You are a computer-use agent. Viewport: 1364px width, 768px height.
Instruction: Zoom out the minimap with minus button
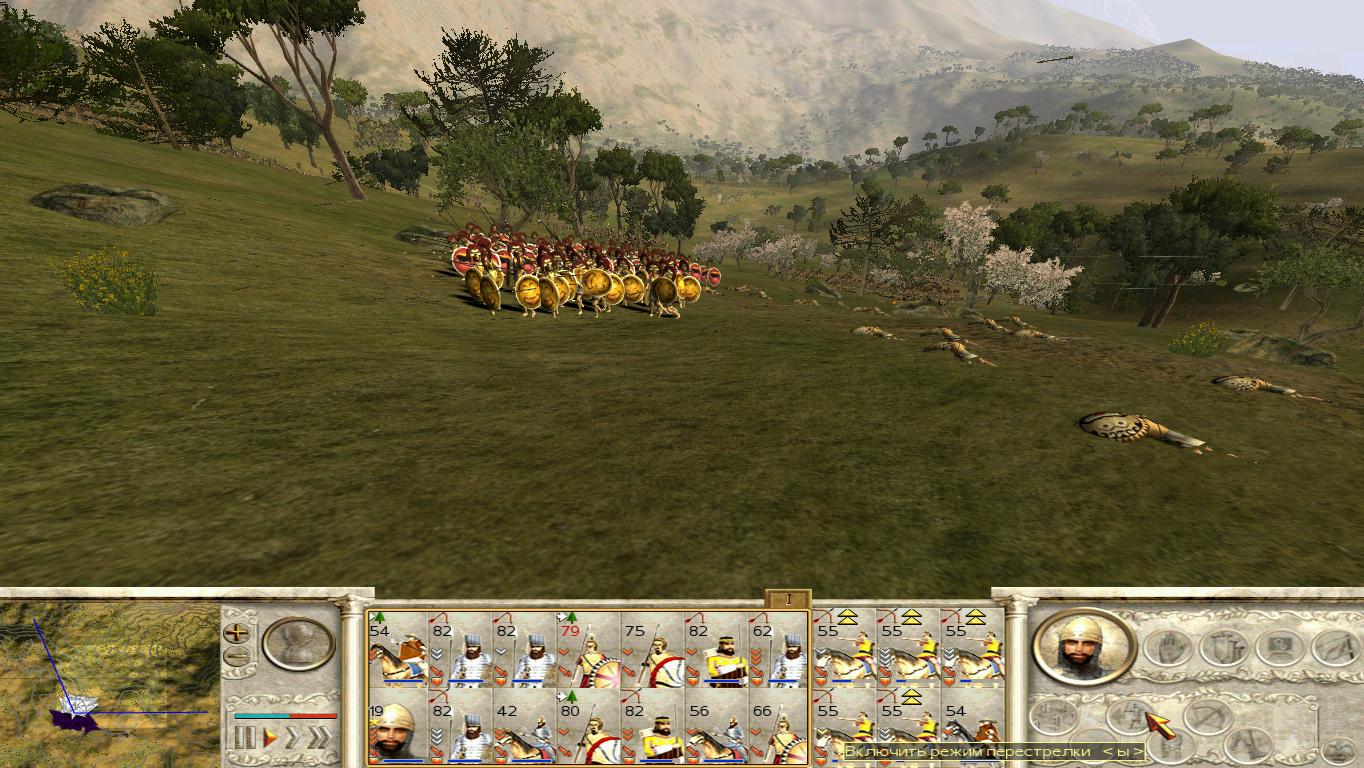point(237,657)
